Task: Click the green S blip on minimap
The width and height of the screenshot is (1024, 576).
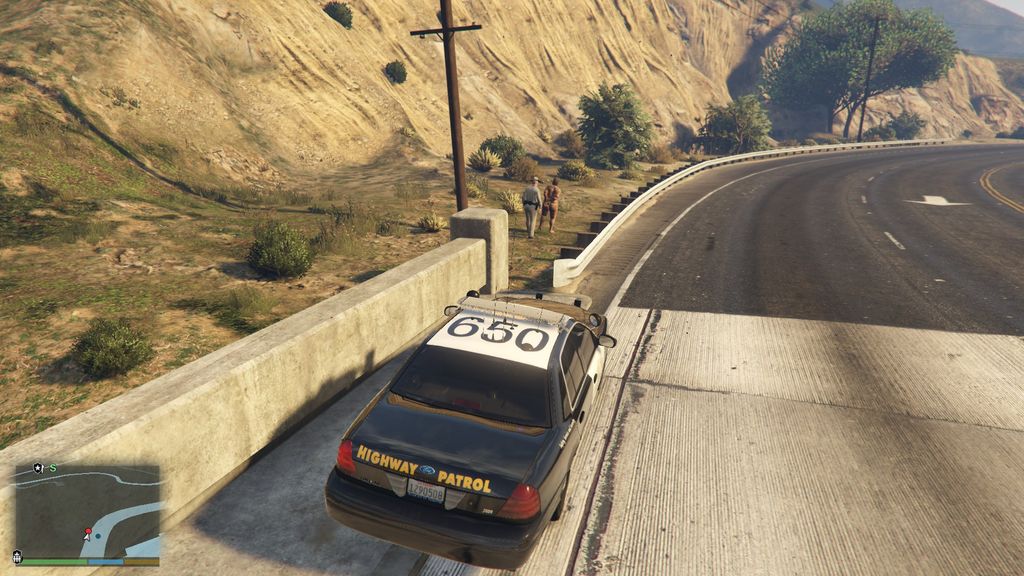Action: [x=52, y=468]
